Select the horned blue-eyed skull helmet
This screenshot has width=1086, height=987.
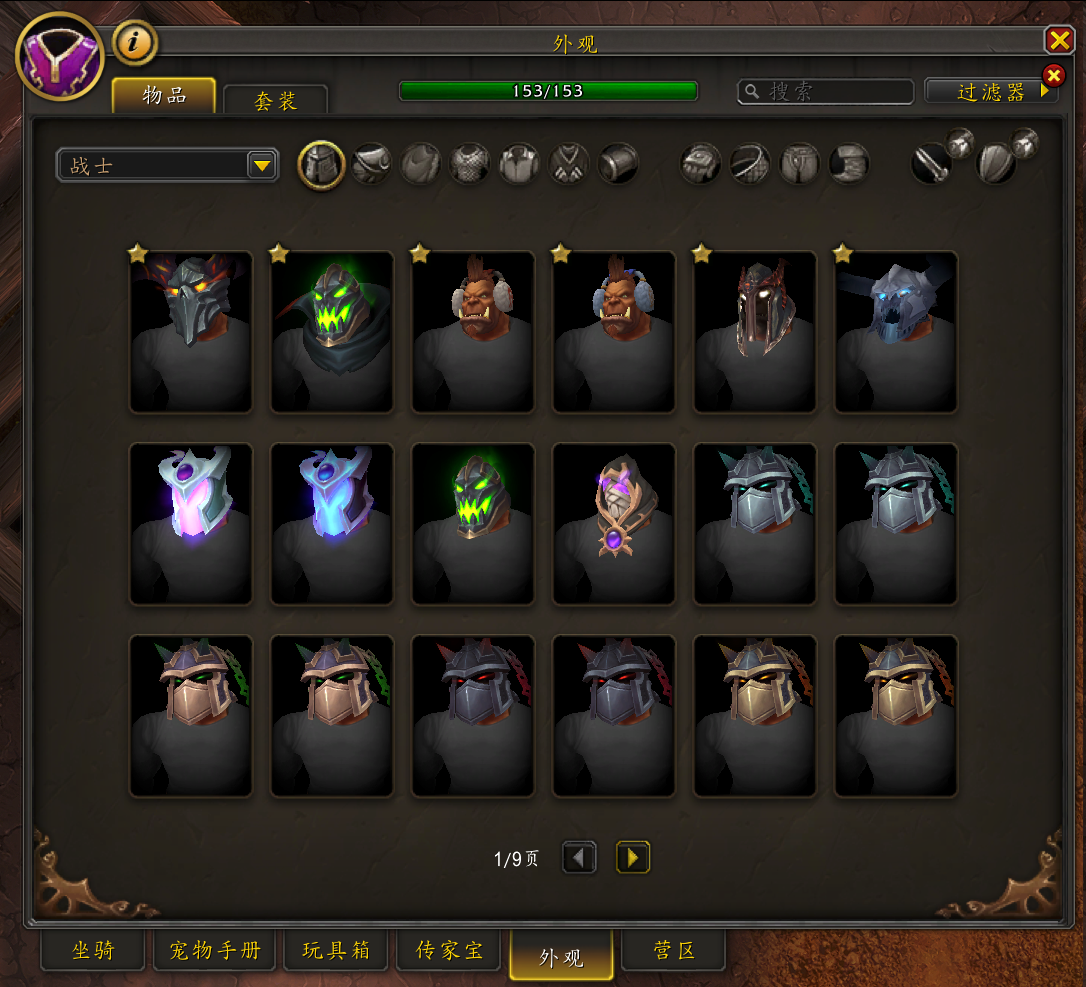(x=896, y=332)
